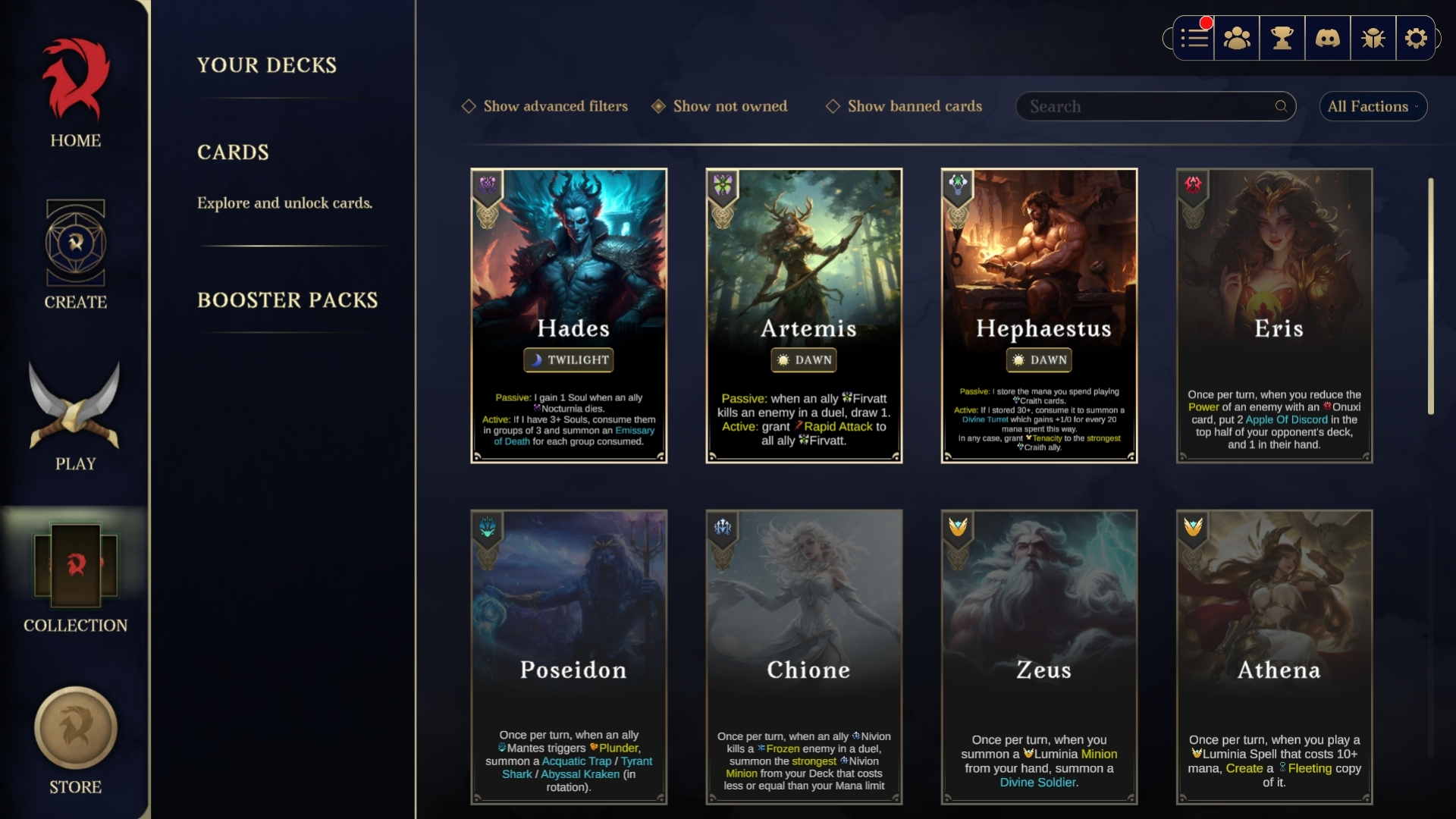Open the All Factions dropdown
The image size is (1456, 819).
click(1373, 106)
